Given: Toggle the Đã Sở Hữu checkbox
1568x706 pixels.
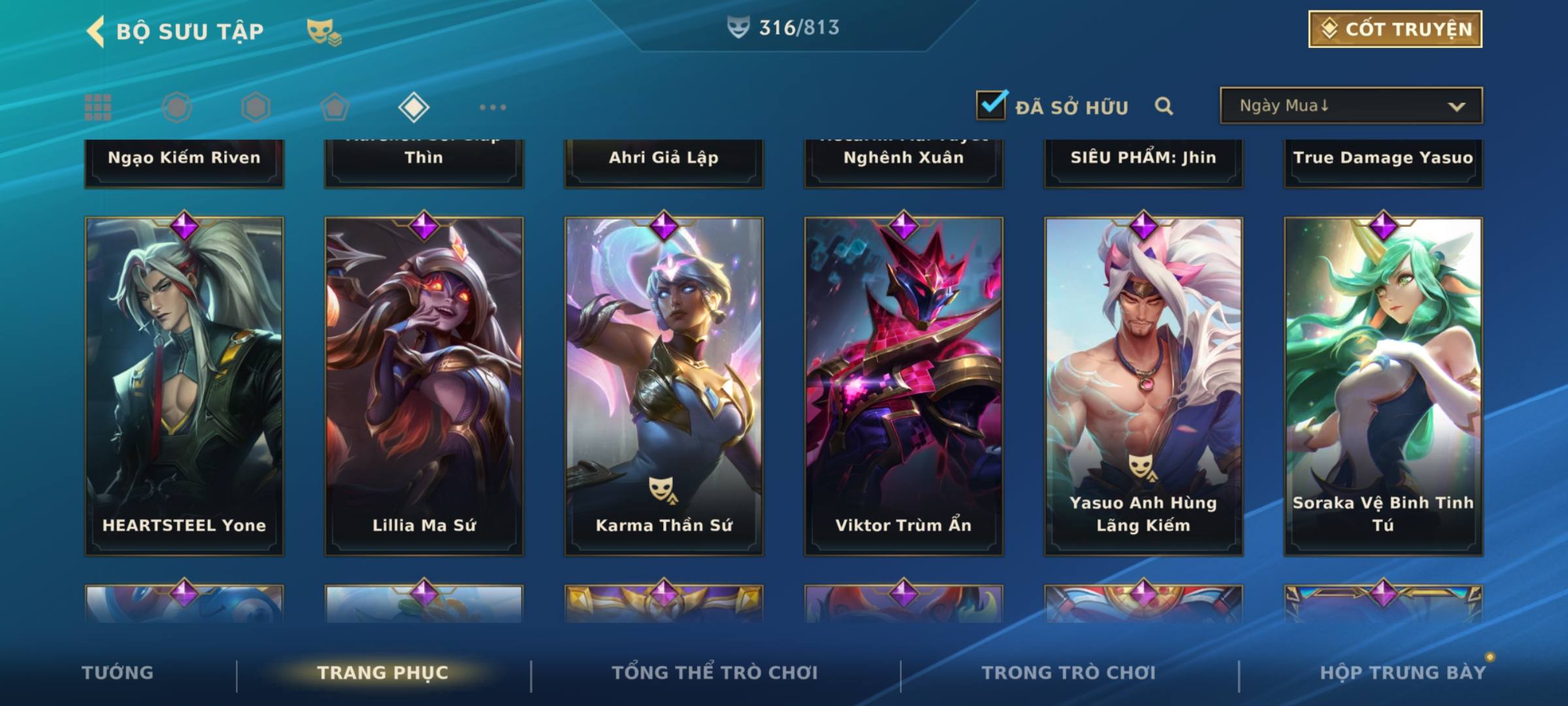Looking at the screenshot, I should click(991, 105).
